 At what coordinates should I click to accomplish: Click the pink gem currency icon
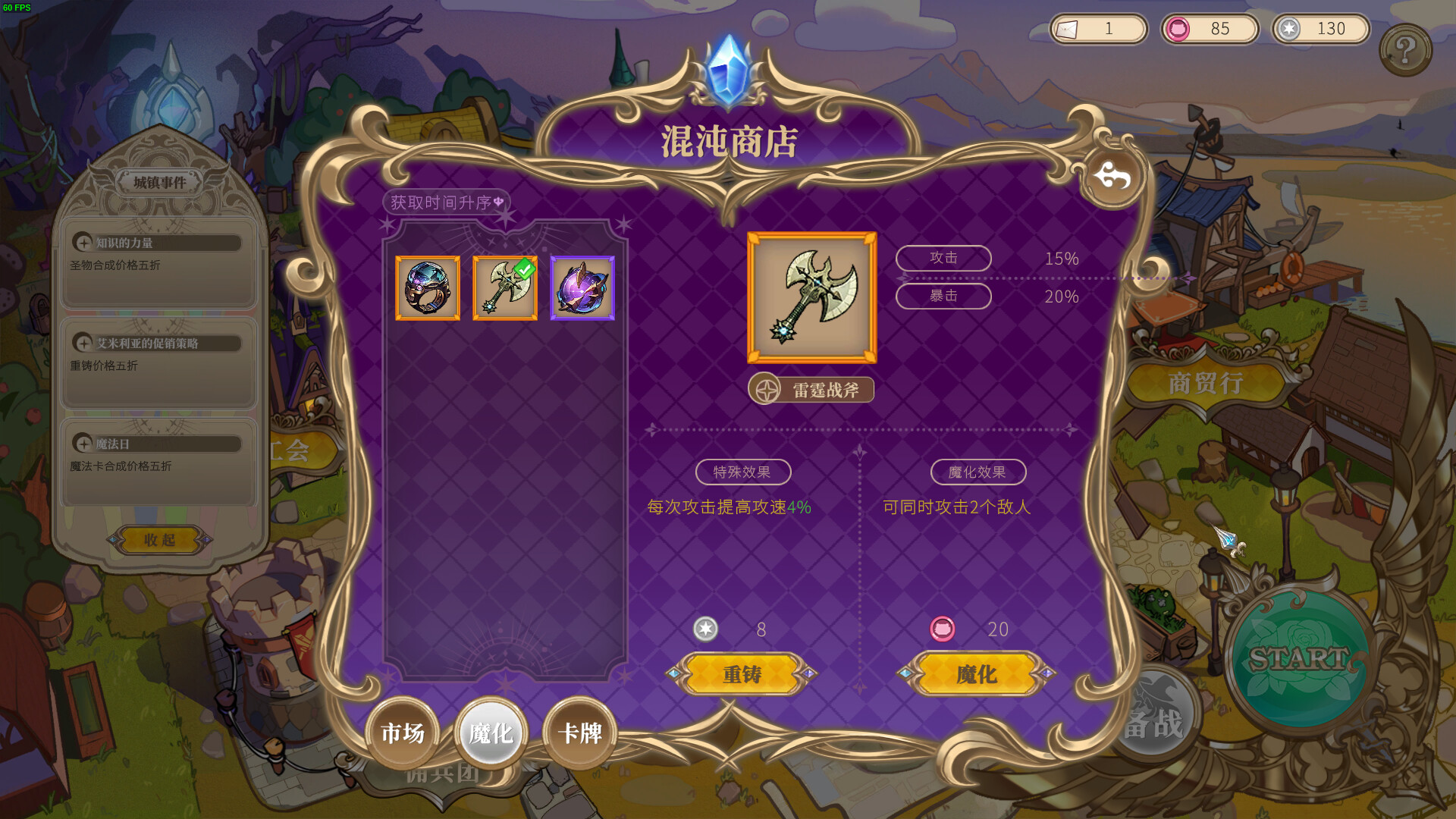[x=1178, y=29]
